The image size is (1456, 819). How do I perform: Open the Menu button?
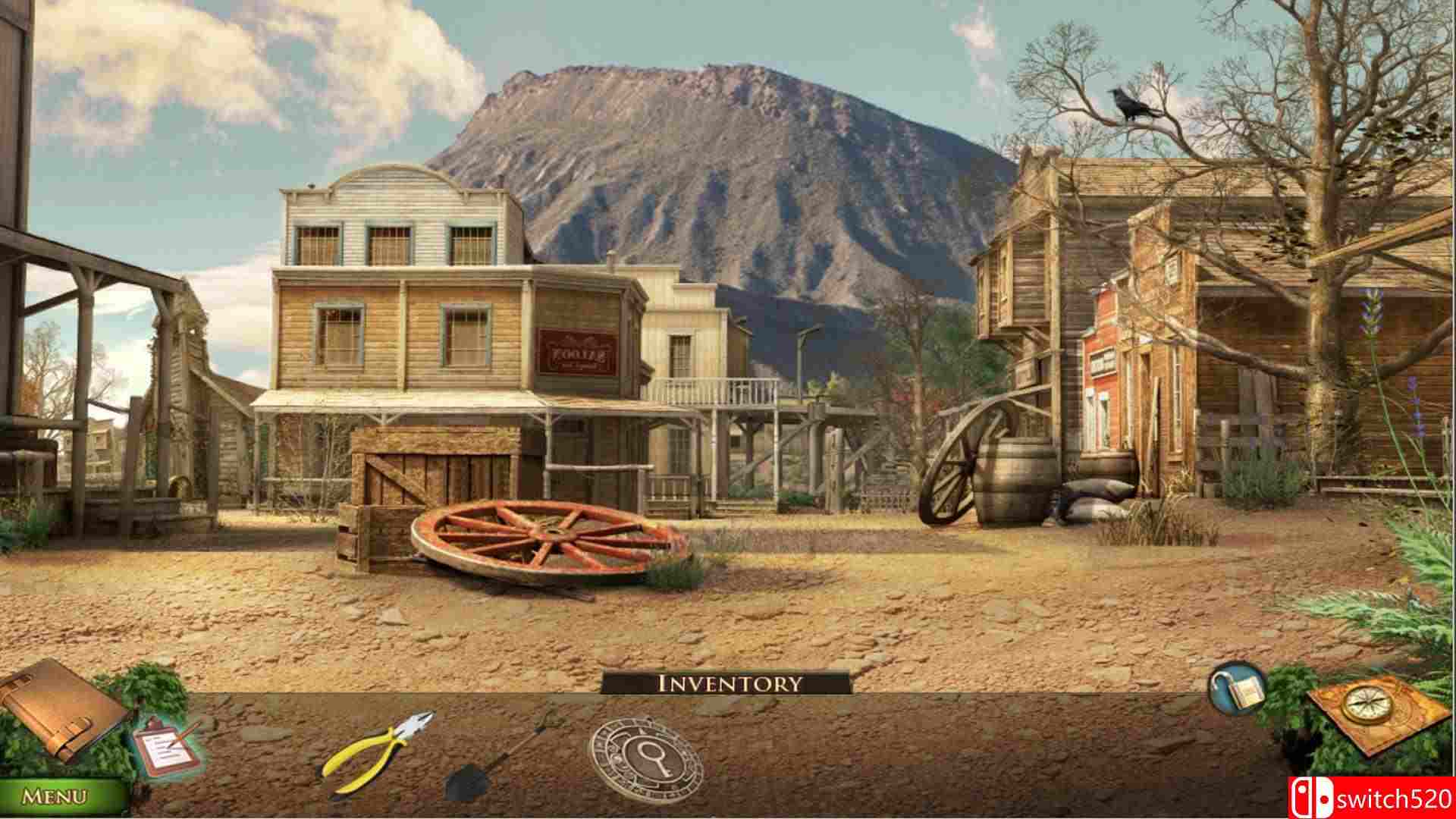click(53, 796)
